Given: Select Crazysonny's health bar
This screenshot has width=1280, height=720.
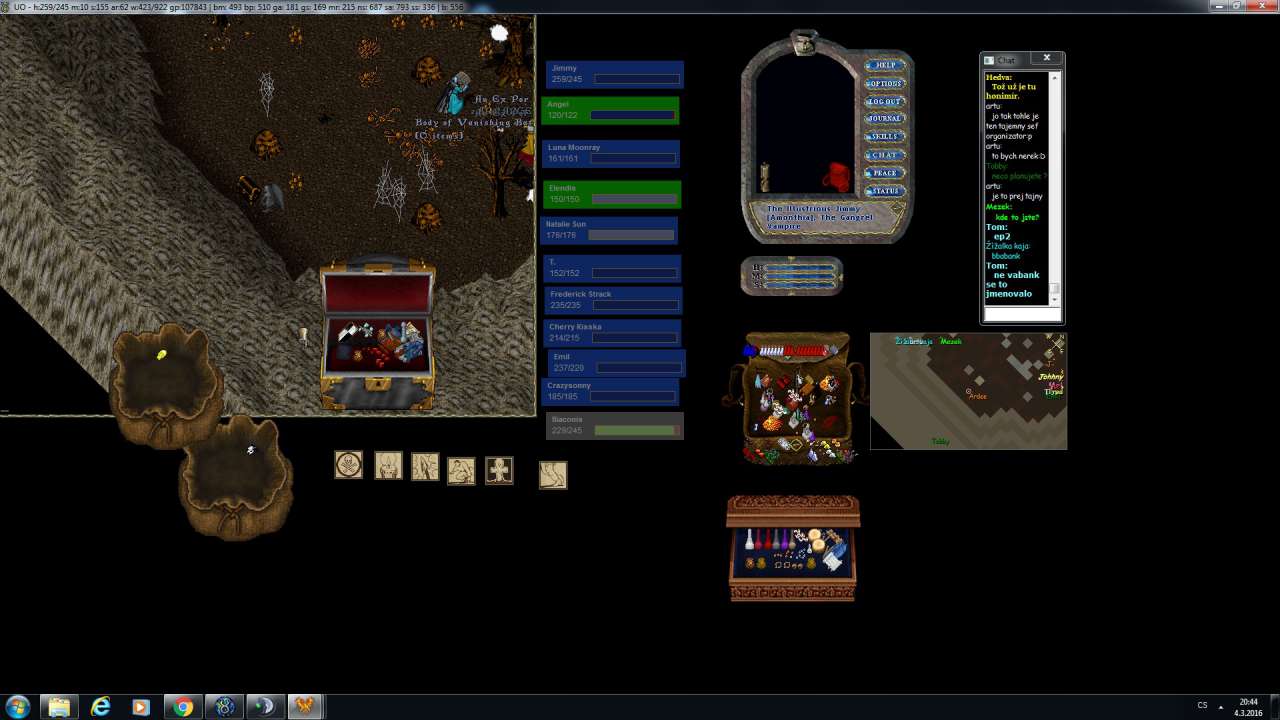Looking at the screenshot, I should pyautogui.click(x=612, y=391).
